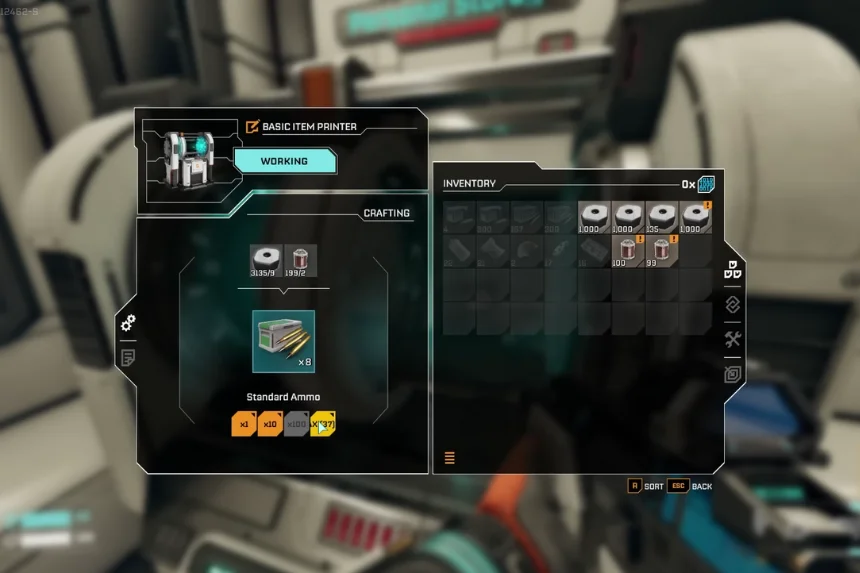Switch to the document list side tab

128,357
